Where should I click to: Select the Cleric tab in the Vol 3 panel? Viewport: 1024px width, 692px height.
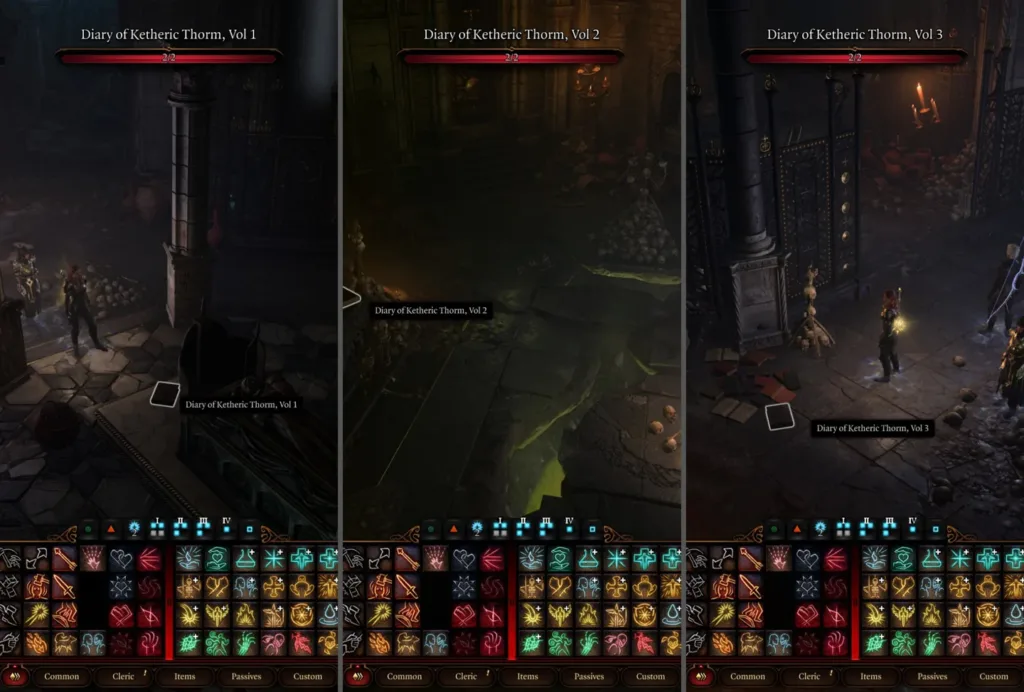[809, 677]
